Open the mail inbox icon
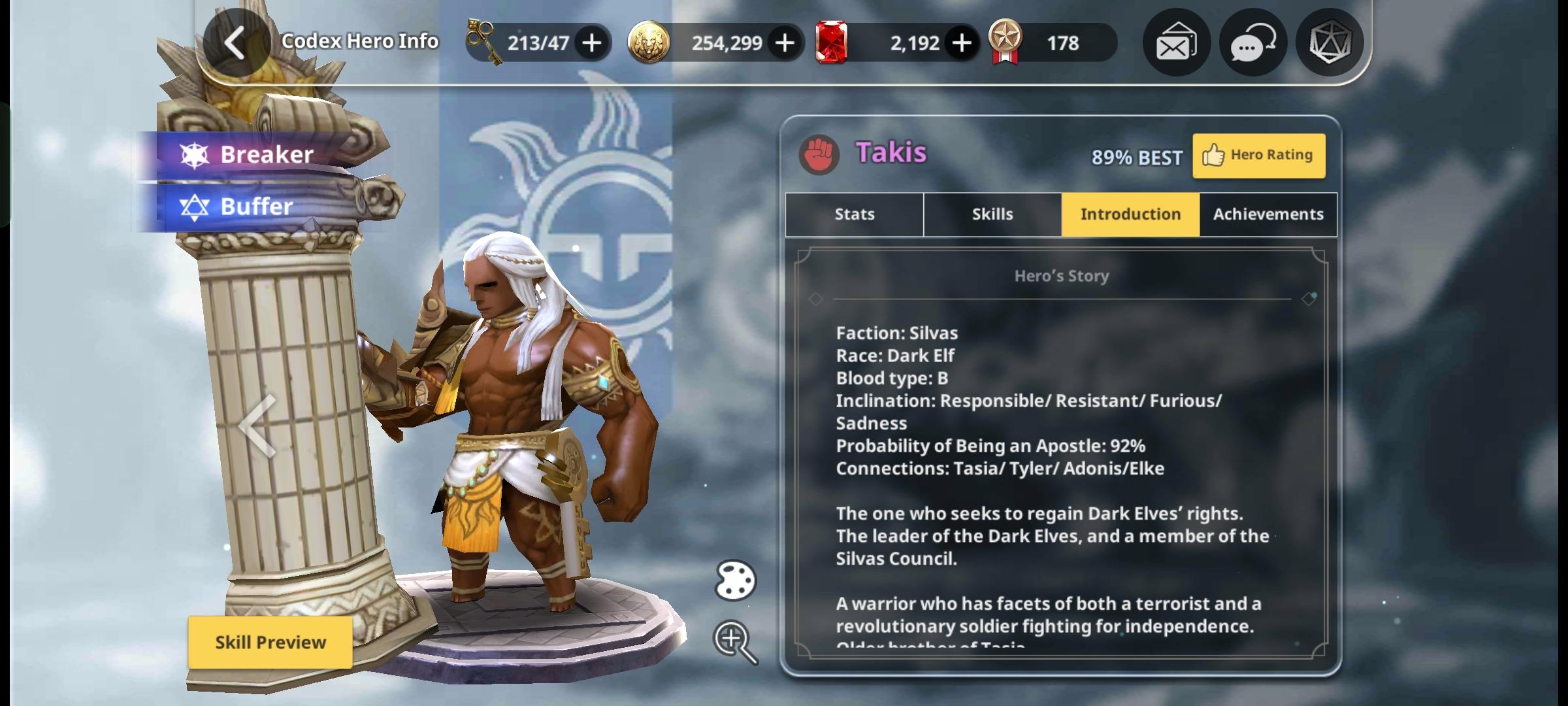The image size is (1568, 706). tap(1175, 42)
